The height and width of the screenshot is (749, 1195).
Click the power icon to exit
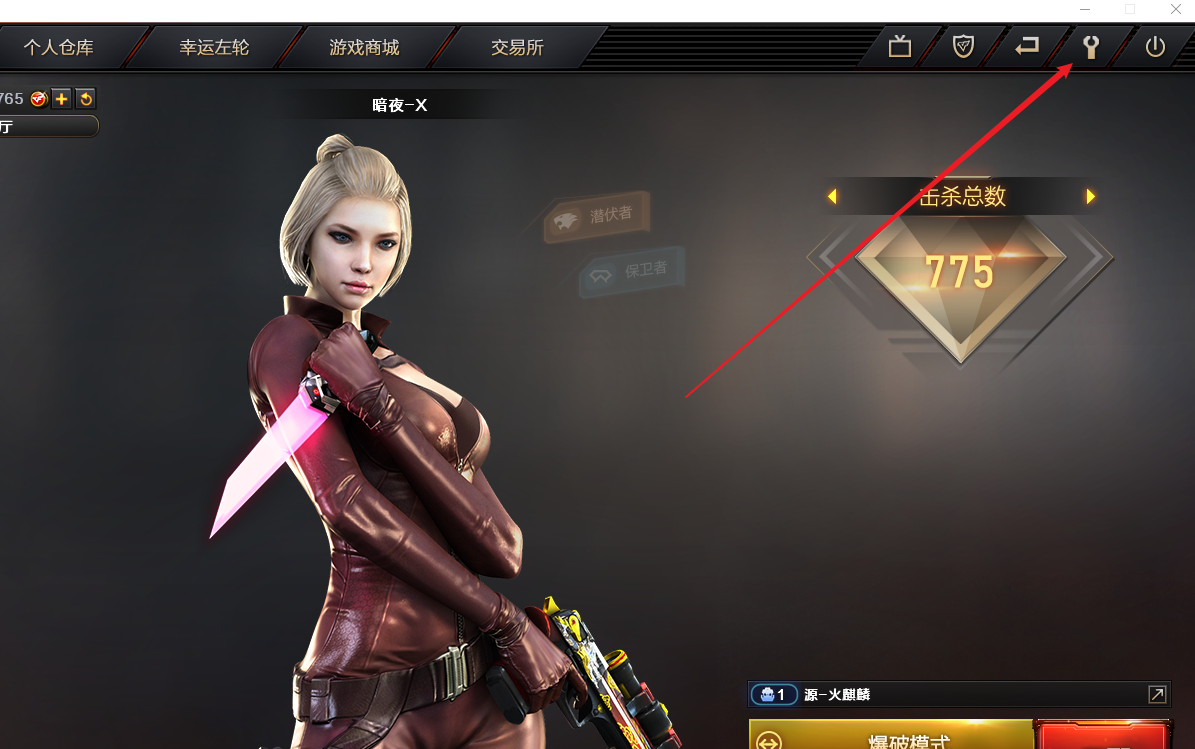tap(1155, 47)
